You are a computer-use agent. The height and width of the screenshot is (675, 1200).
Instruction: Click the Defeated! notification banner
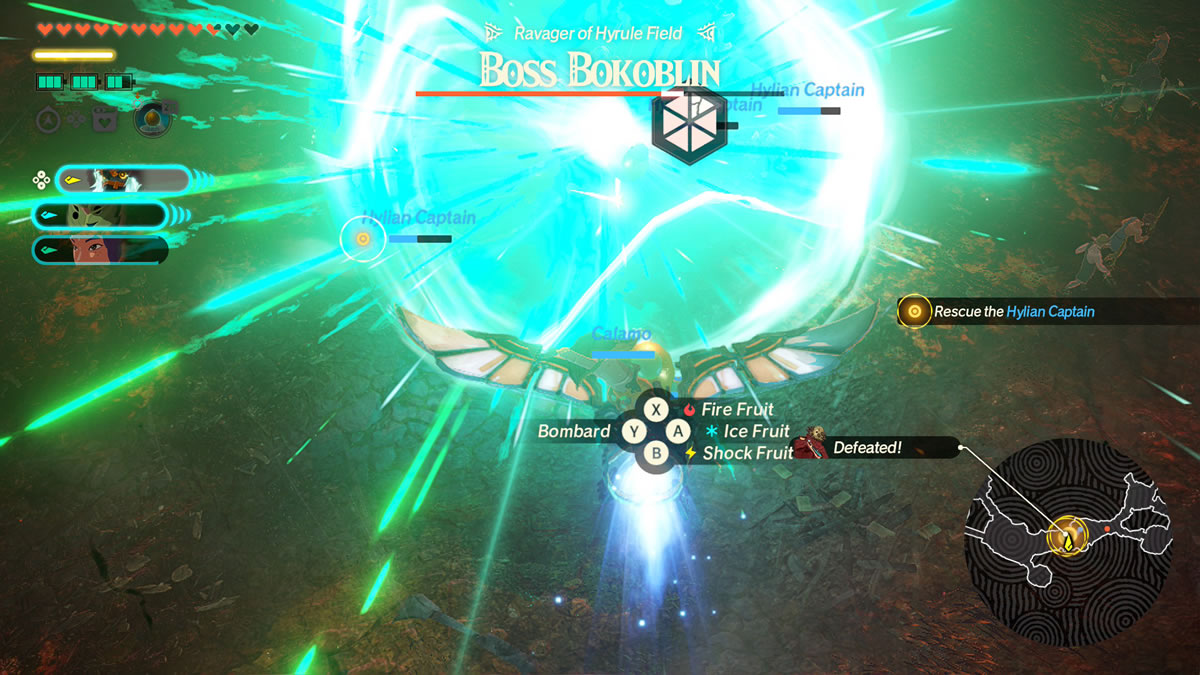coord(866,448)
